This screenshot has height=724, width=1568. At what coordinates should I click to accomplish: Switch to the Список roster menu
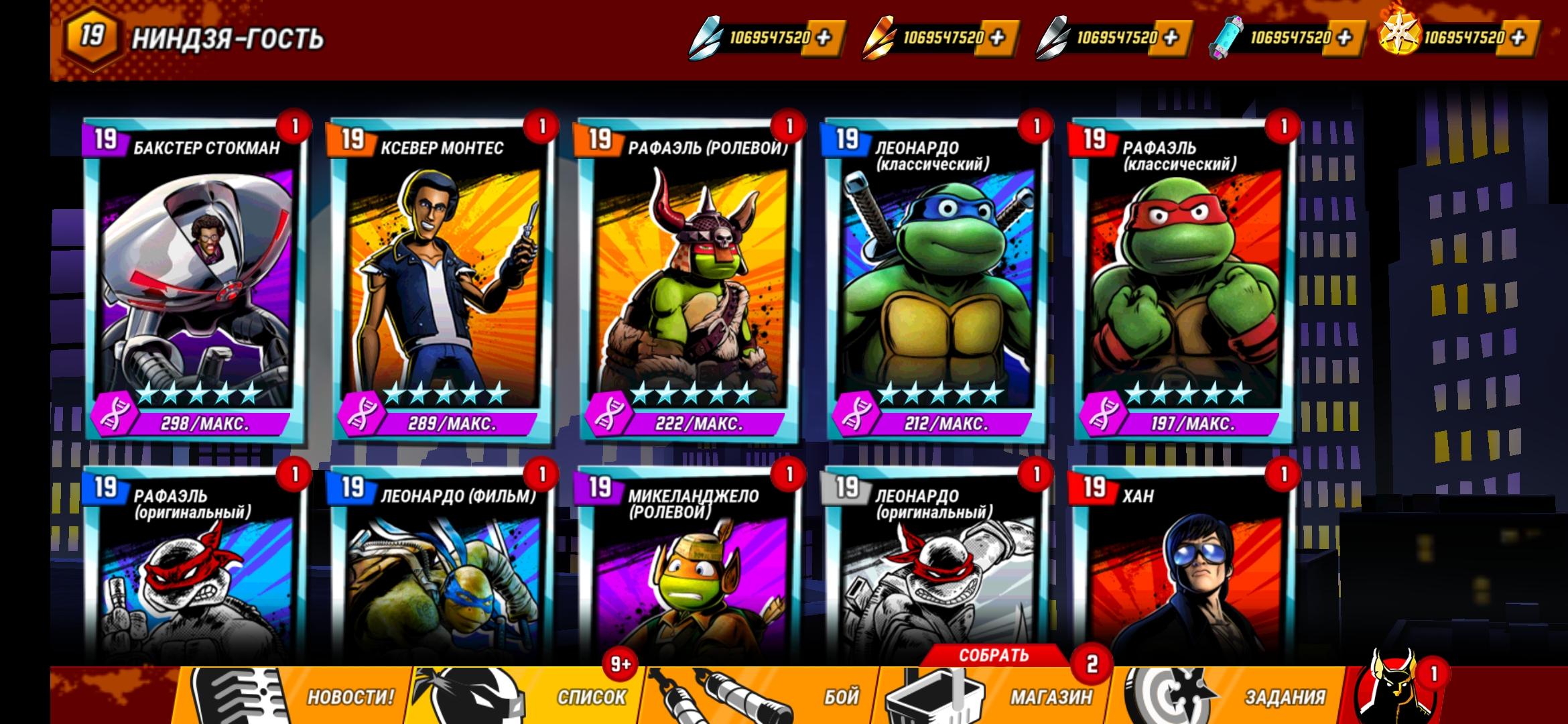tap(529, 696)
